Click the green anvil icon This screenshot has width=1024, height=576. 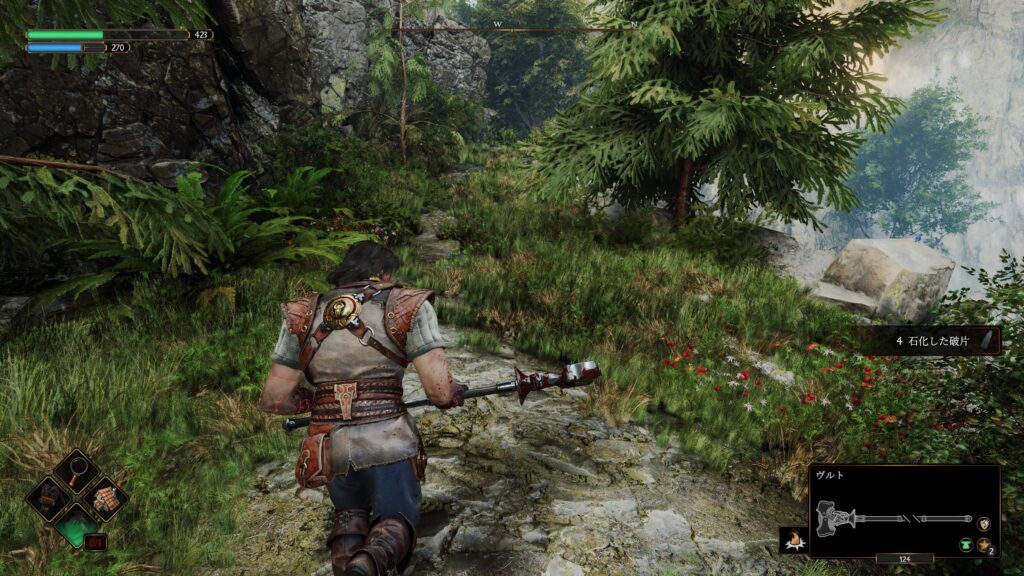pos(967,543)
